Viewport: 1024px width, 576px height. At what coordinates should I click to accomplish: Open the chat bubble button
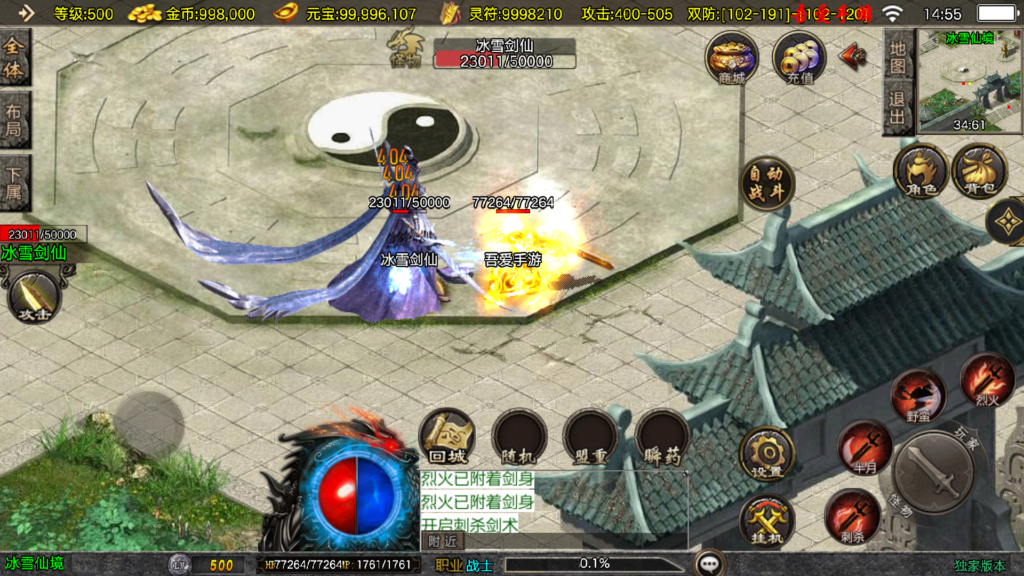point(711,564)
